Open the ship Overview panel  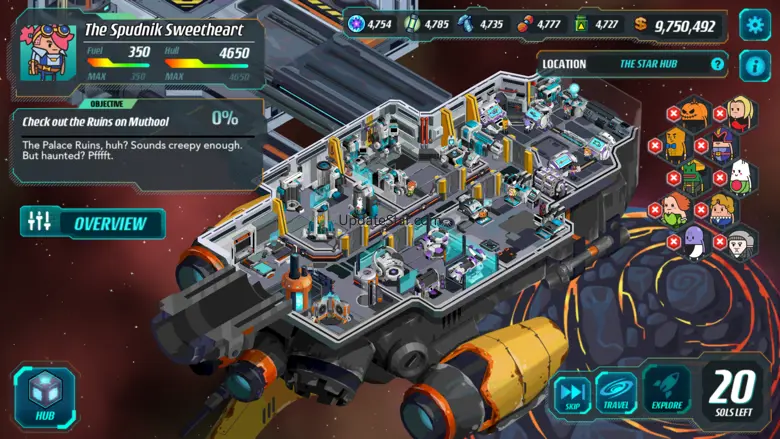(93, 223)
